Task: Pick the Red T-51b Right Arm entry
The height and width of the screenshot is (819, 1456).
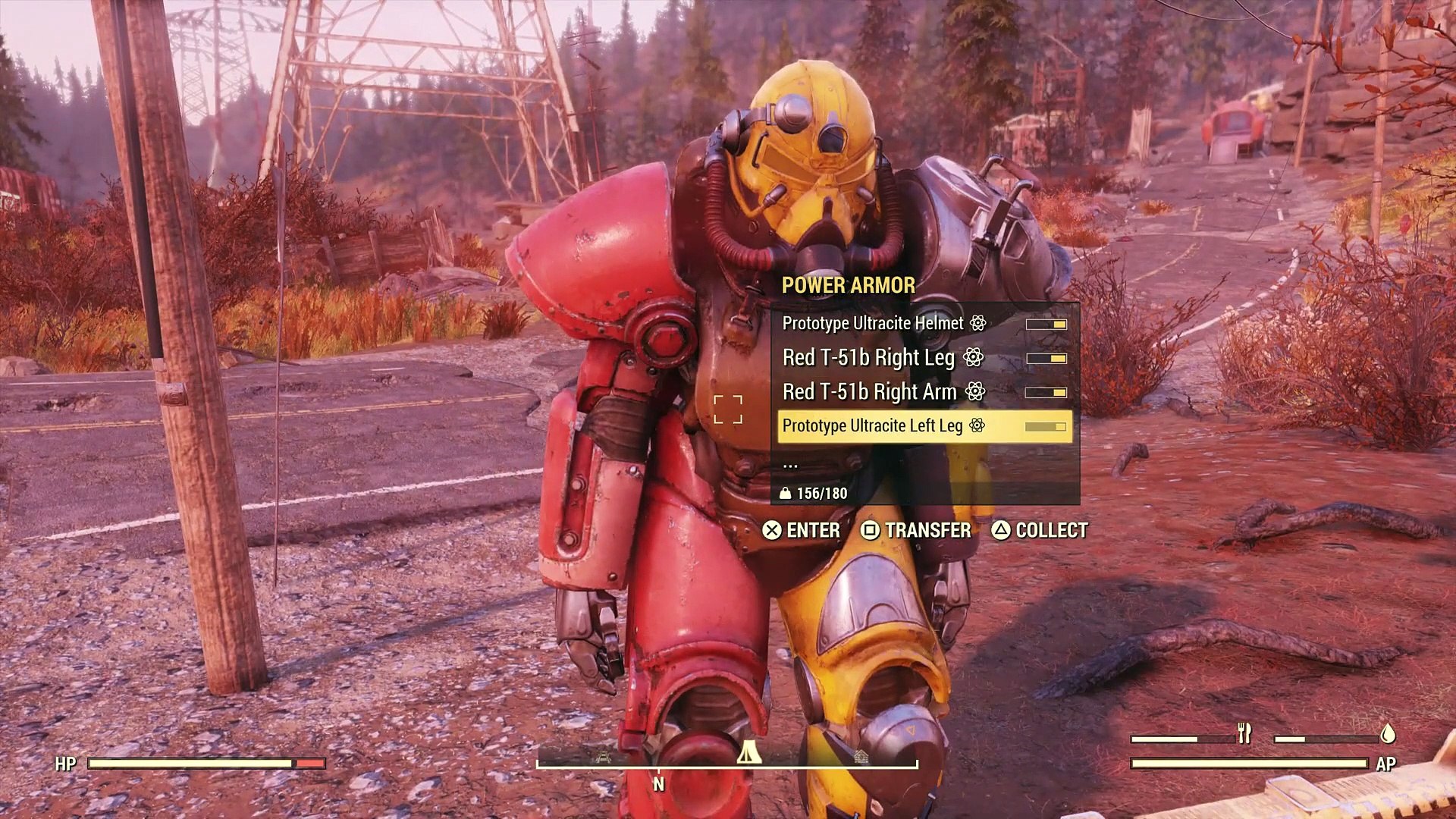Action: click(x=869, y=392)
